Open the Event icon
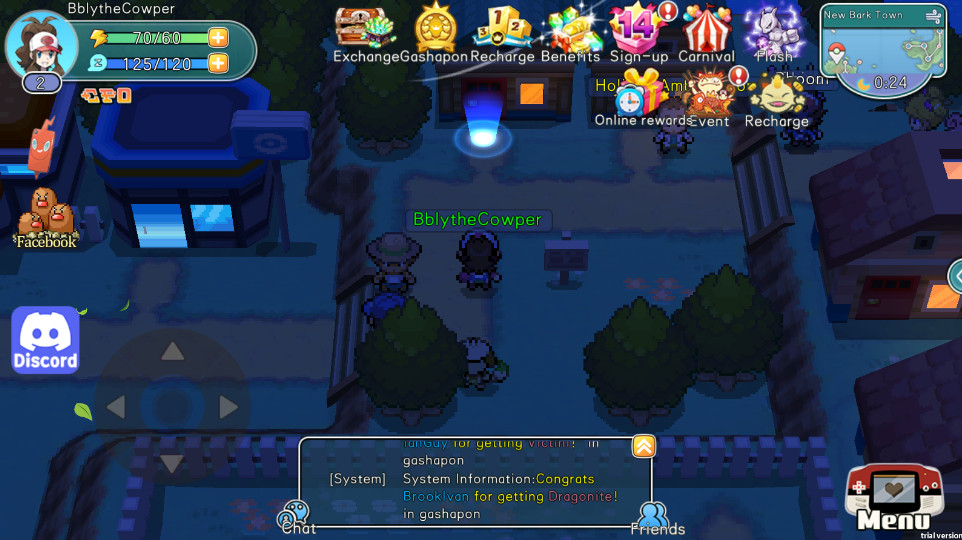Image resolution: width=962 pixels, height=540 pixels. (x=710, y=97)
